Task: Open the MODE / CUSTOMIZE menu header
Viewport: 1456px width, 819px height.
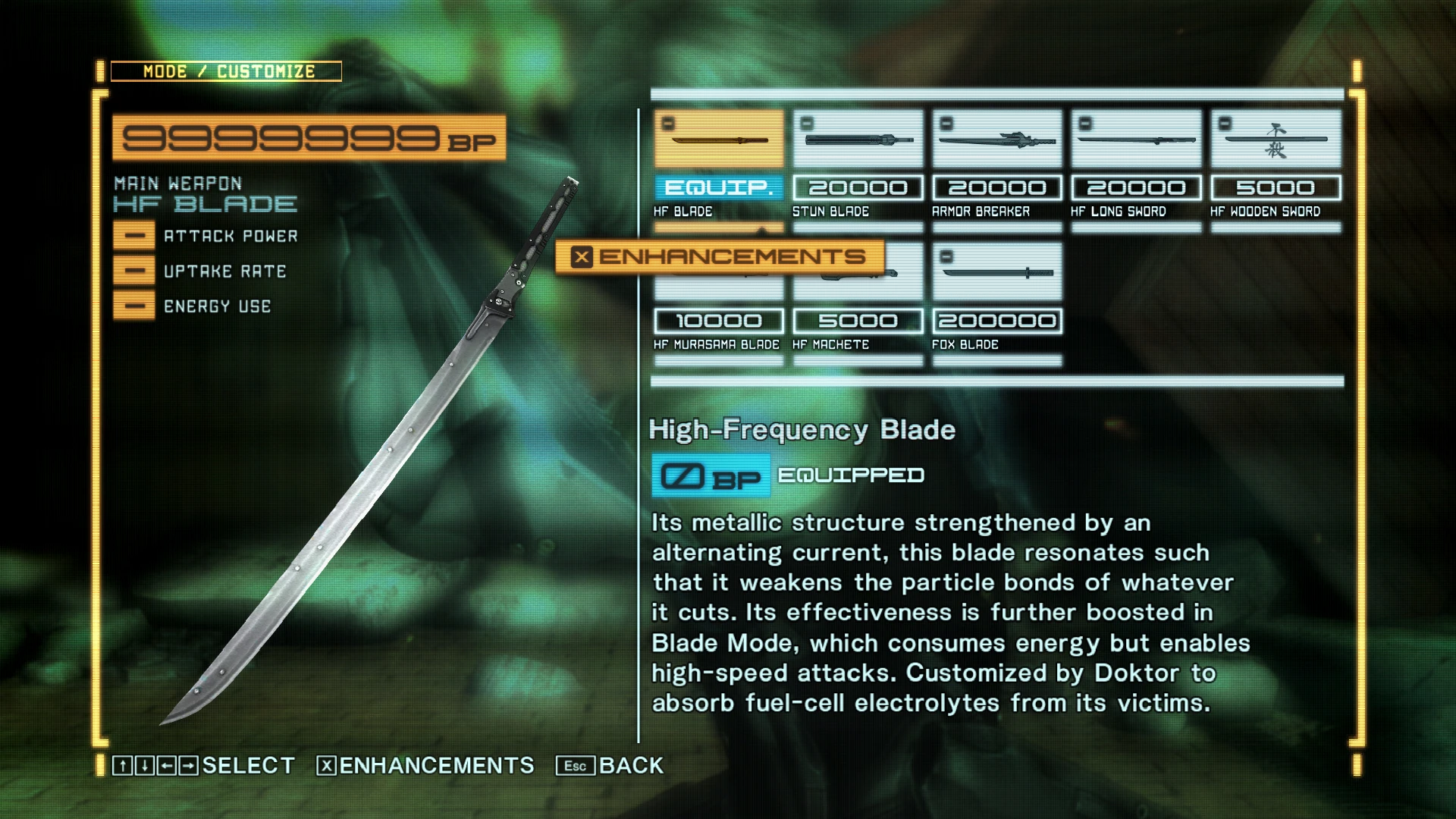Action: (227, 72)
